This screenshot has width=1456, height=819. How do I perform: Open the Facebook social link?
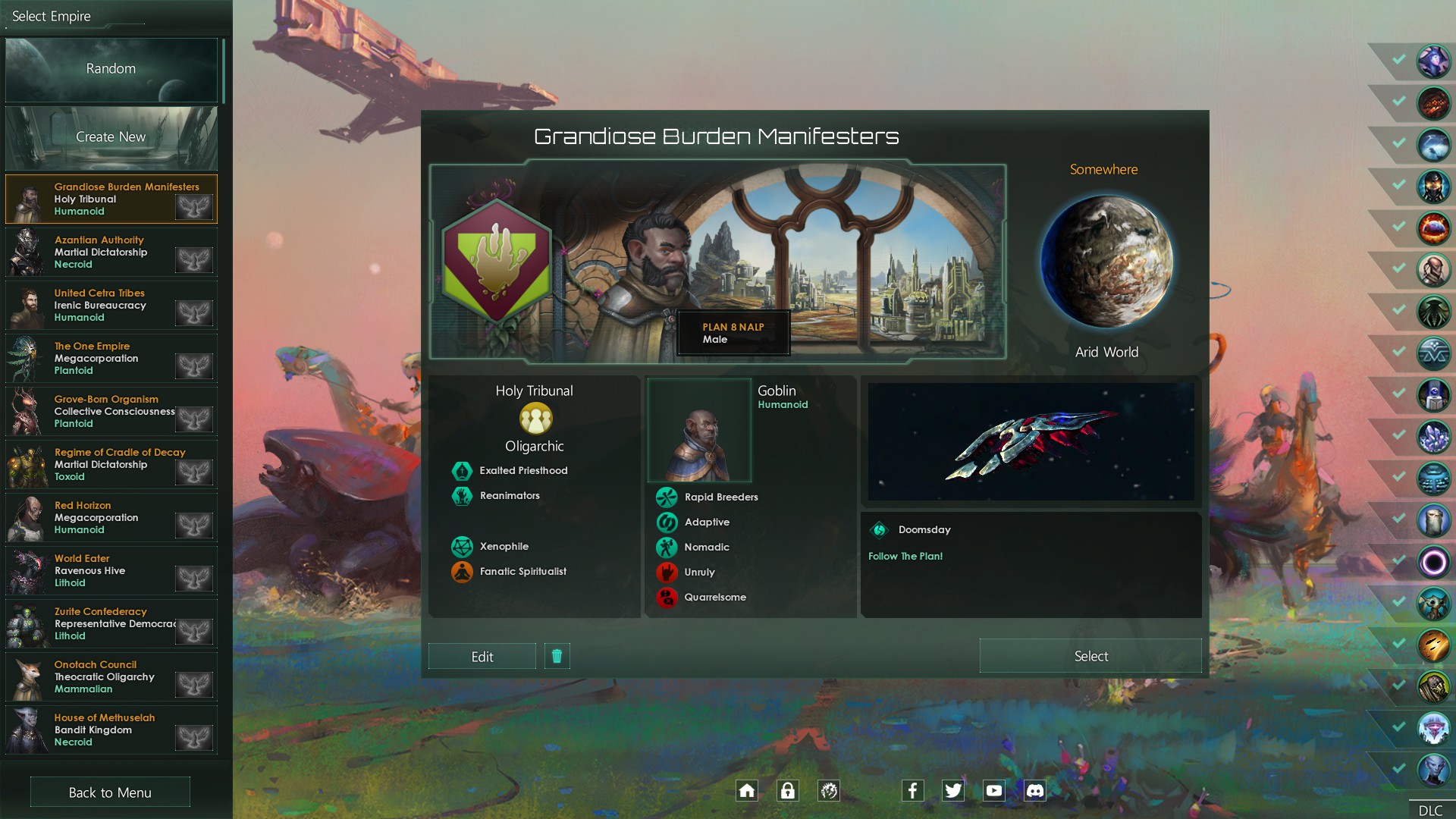pyautogui.click(x=912, y=791)
